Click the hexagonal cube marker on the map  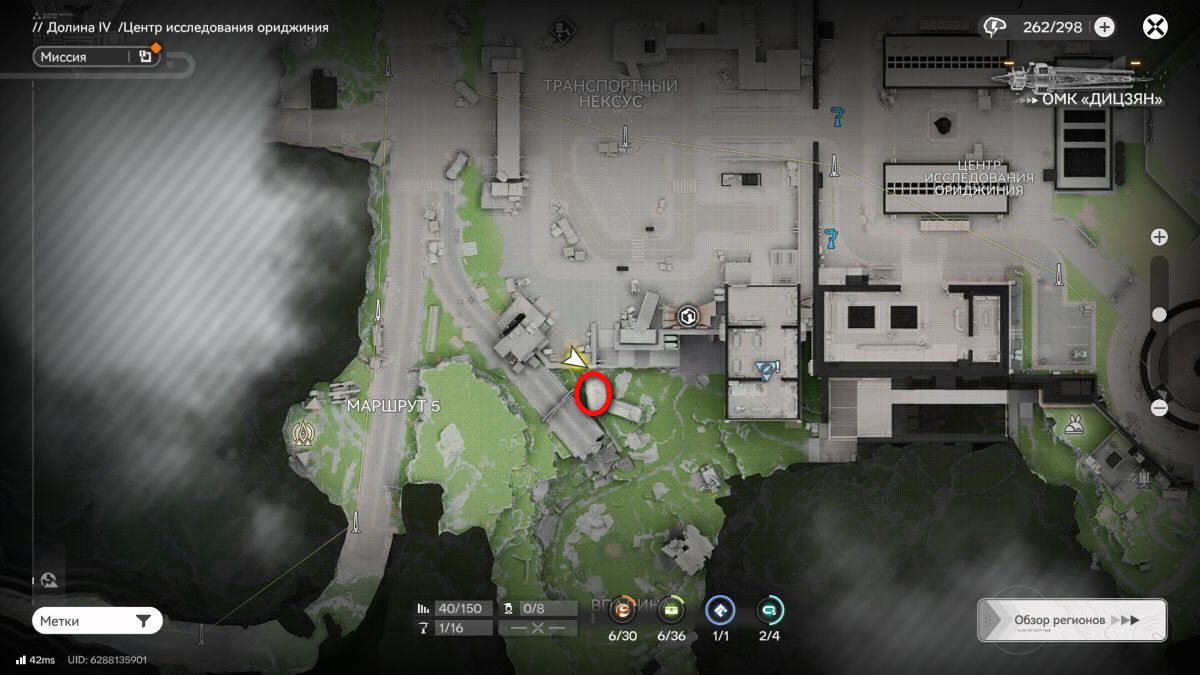pos(687,317)
